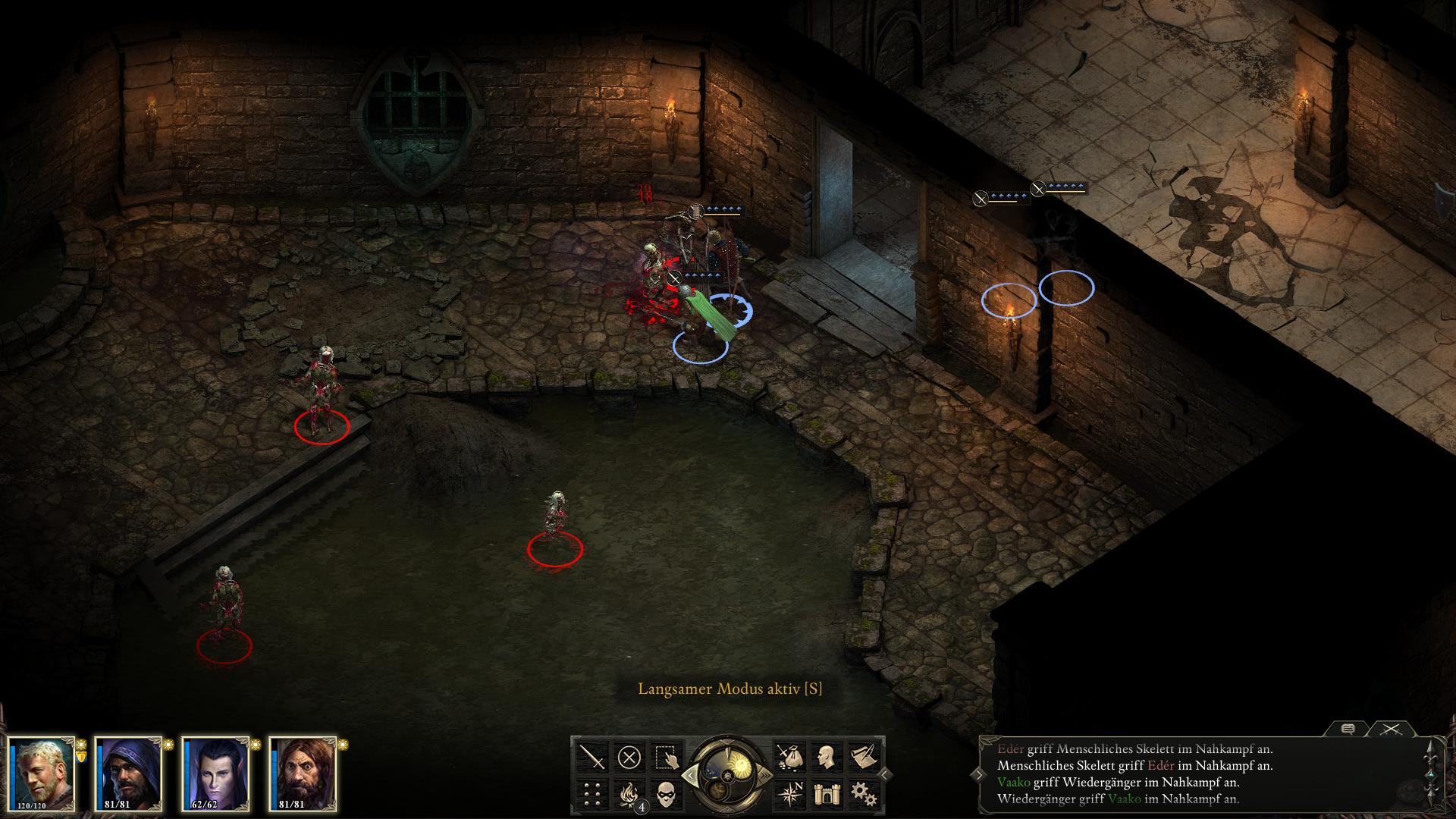Open the journal scroll and quill
Viewport: 1456px width, 819px height.
point(863,757)
